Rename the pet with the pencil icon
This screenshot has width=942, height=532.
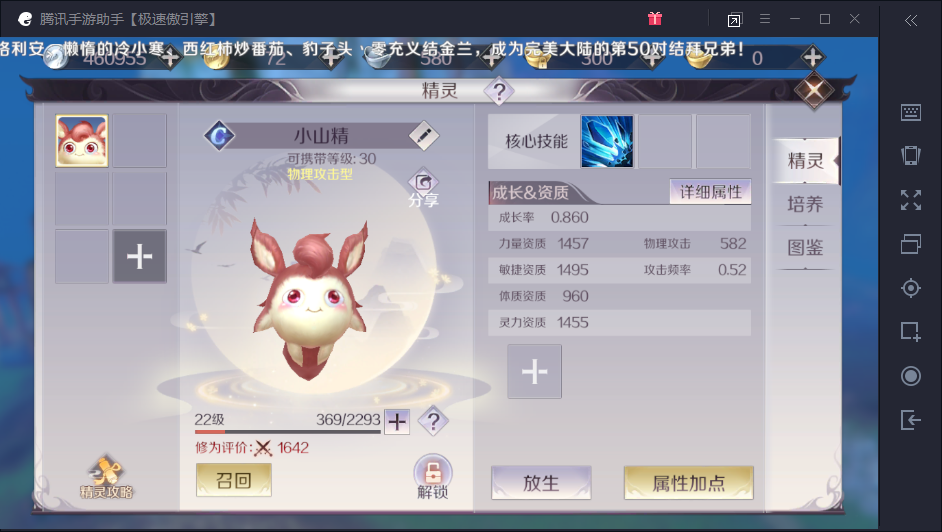[424, 135]
